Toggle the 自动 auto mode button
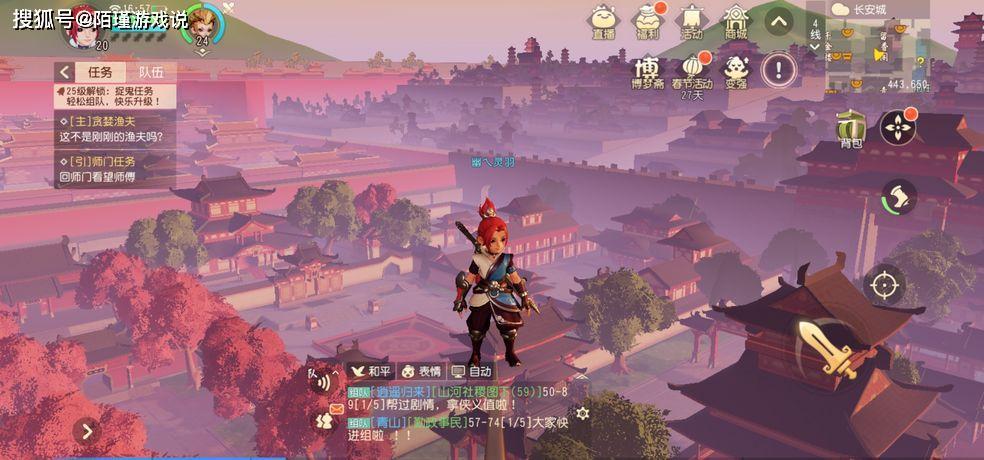The height and width of the screenshot is (460, 984). (473, 370)
